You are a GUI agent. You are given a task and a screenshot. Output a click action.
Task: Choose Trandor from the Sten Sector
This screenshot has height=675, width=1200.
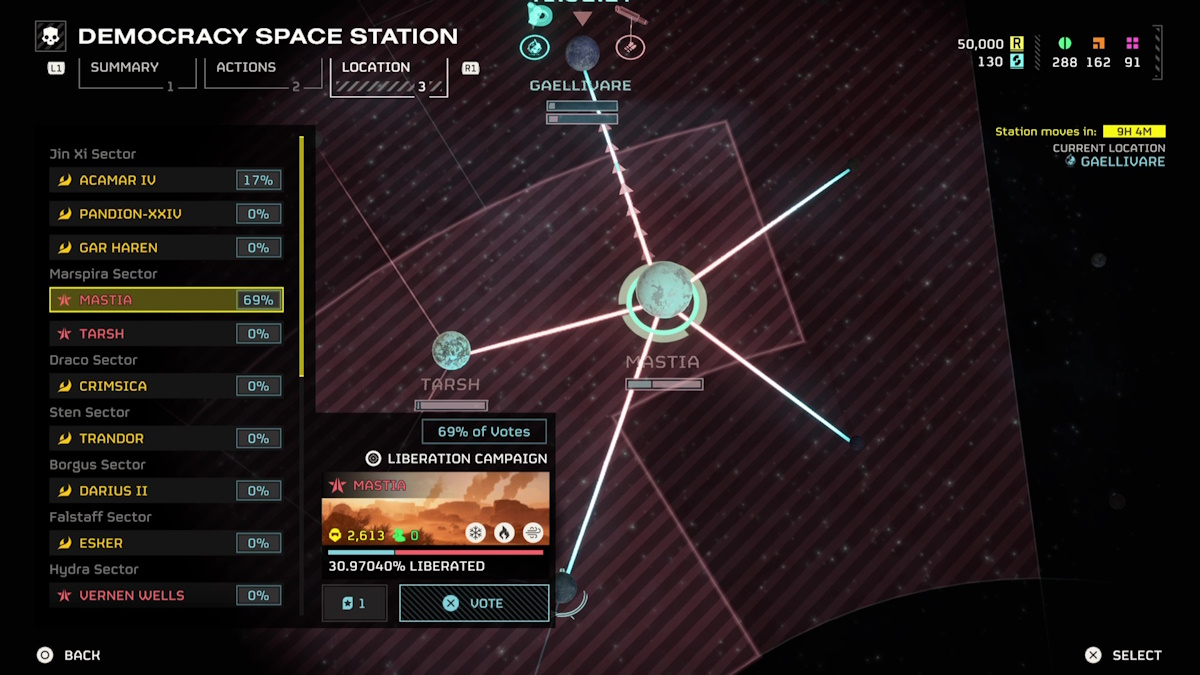tap(166, 438)
